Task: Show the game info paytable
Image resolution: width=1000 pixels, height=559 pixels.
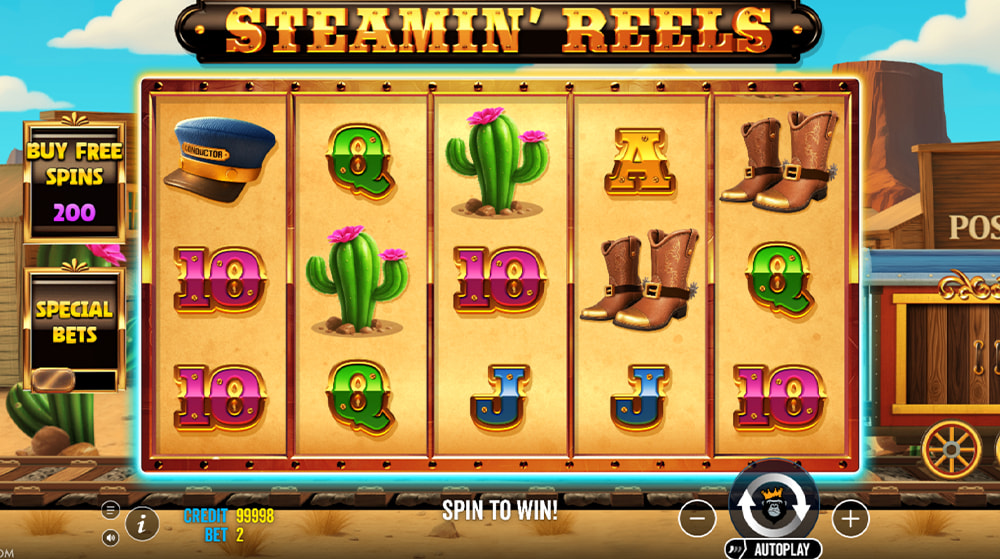Action: pos(142,523)
